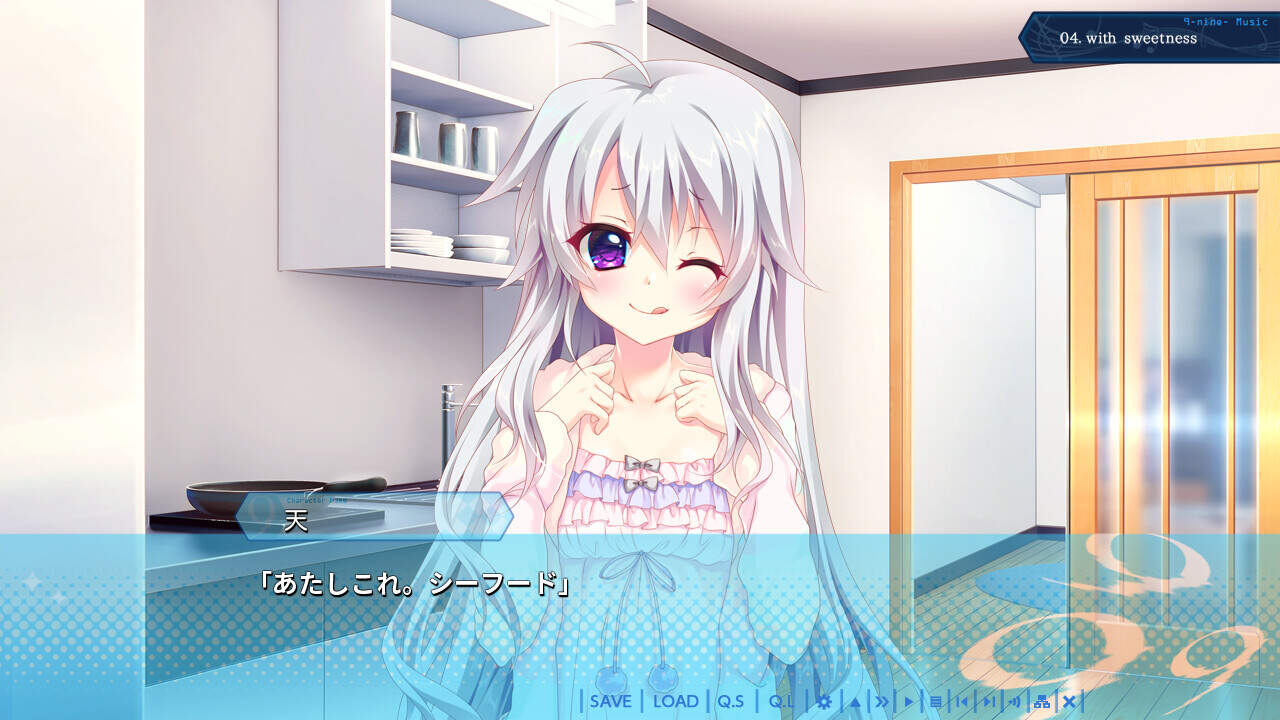Hide the dialogue window with the triangle icon
The height and width of the screenshot is (720, 1280).
tap(855, 701)
